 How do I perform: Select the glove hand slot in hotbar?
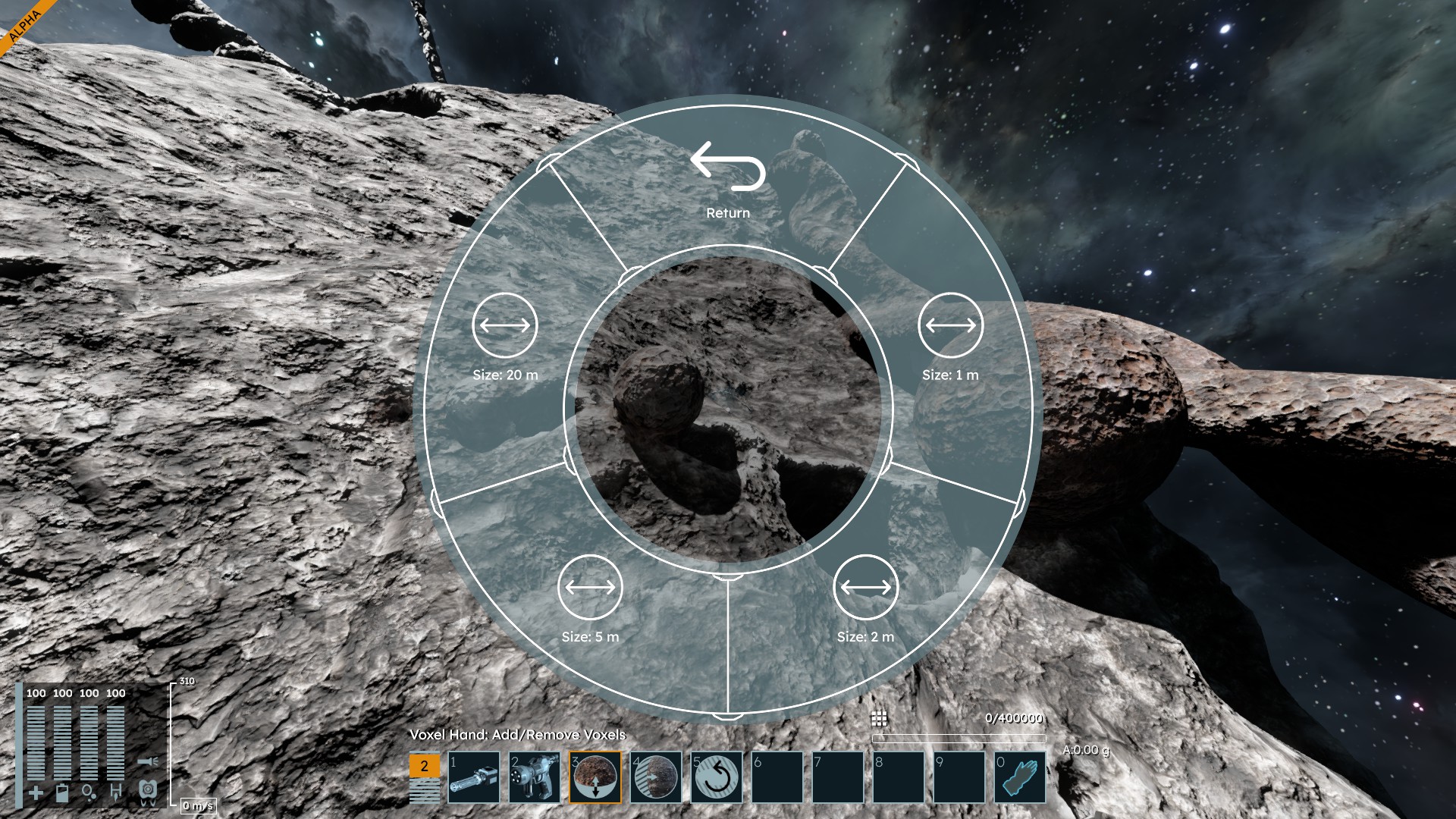click(x=1020, y=777)
